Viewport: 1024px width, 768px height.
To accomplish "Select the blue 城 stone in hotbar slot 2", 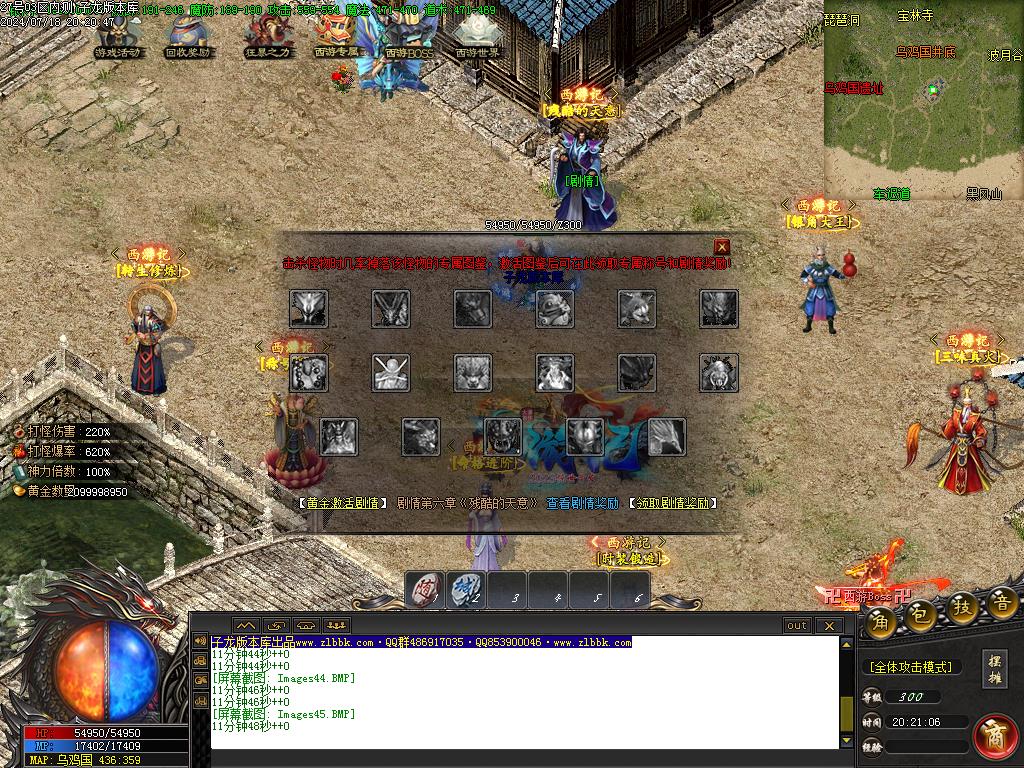I will pos(465,590).
